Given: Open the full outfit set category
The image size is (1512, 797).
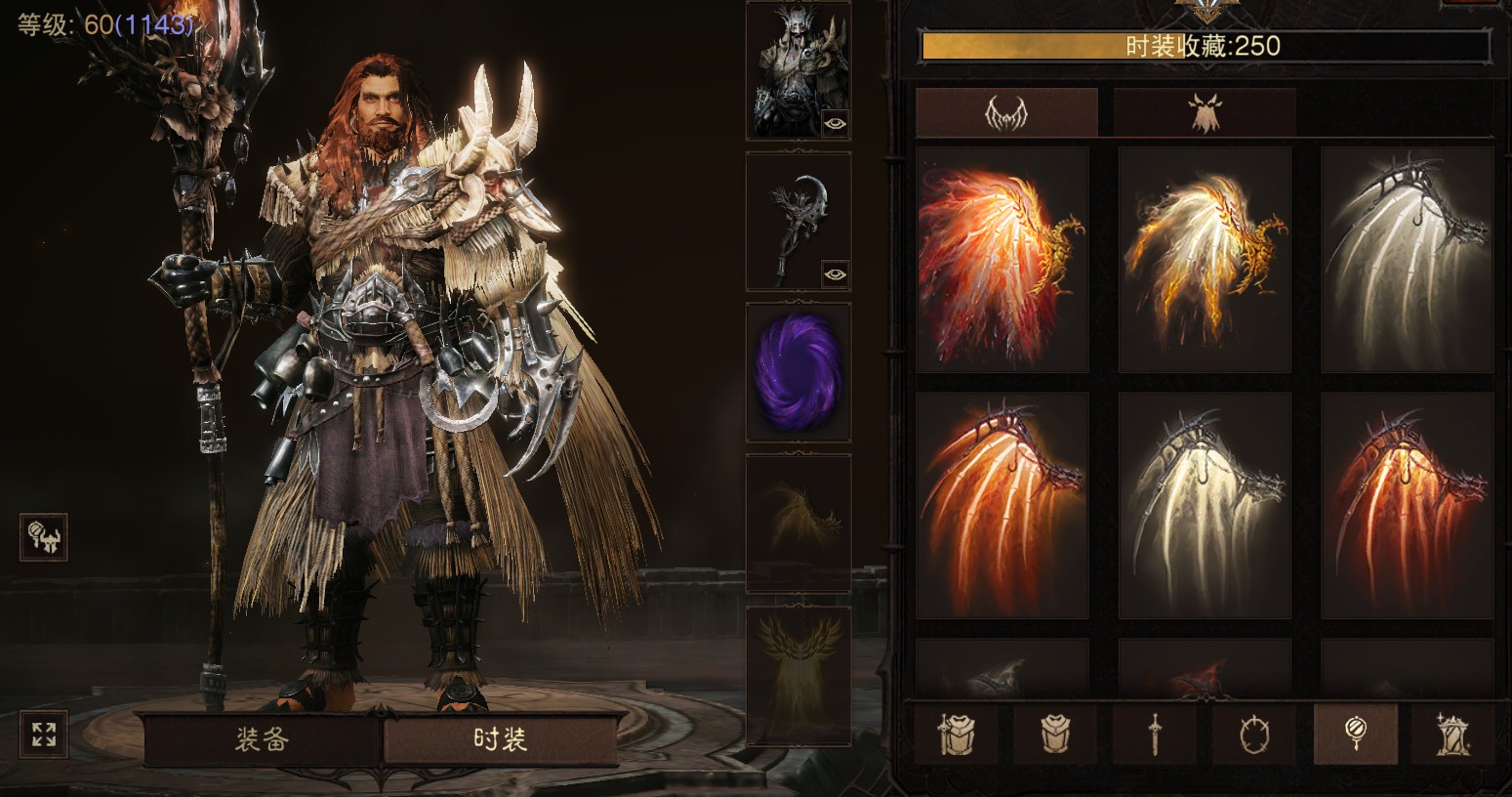Looking at the screenshot, I should 956,734.
